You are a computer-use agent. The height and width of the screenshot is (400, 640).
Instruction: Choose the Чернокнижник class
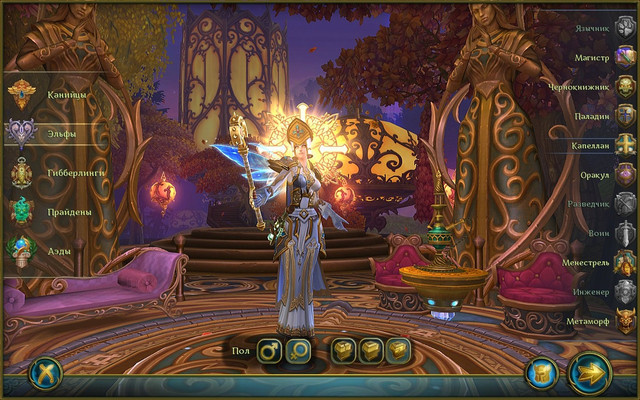click(x=625, y=87)
